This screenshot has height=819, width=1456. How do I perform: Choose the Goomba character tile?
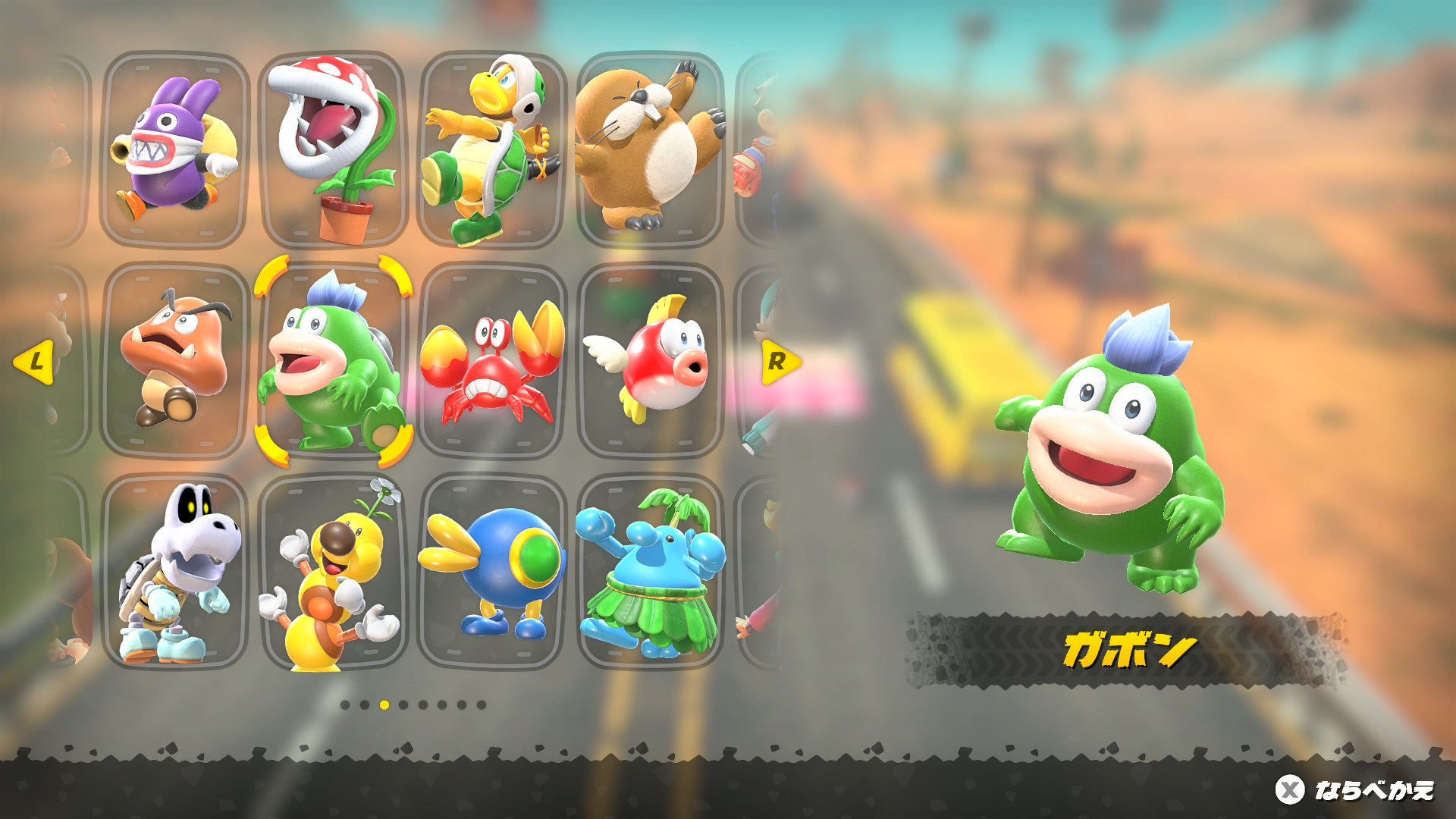coord(175,361)
